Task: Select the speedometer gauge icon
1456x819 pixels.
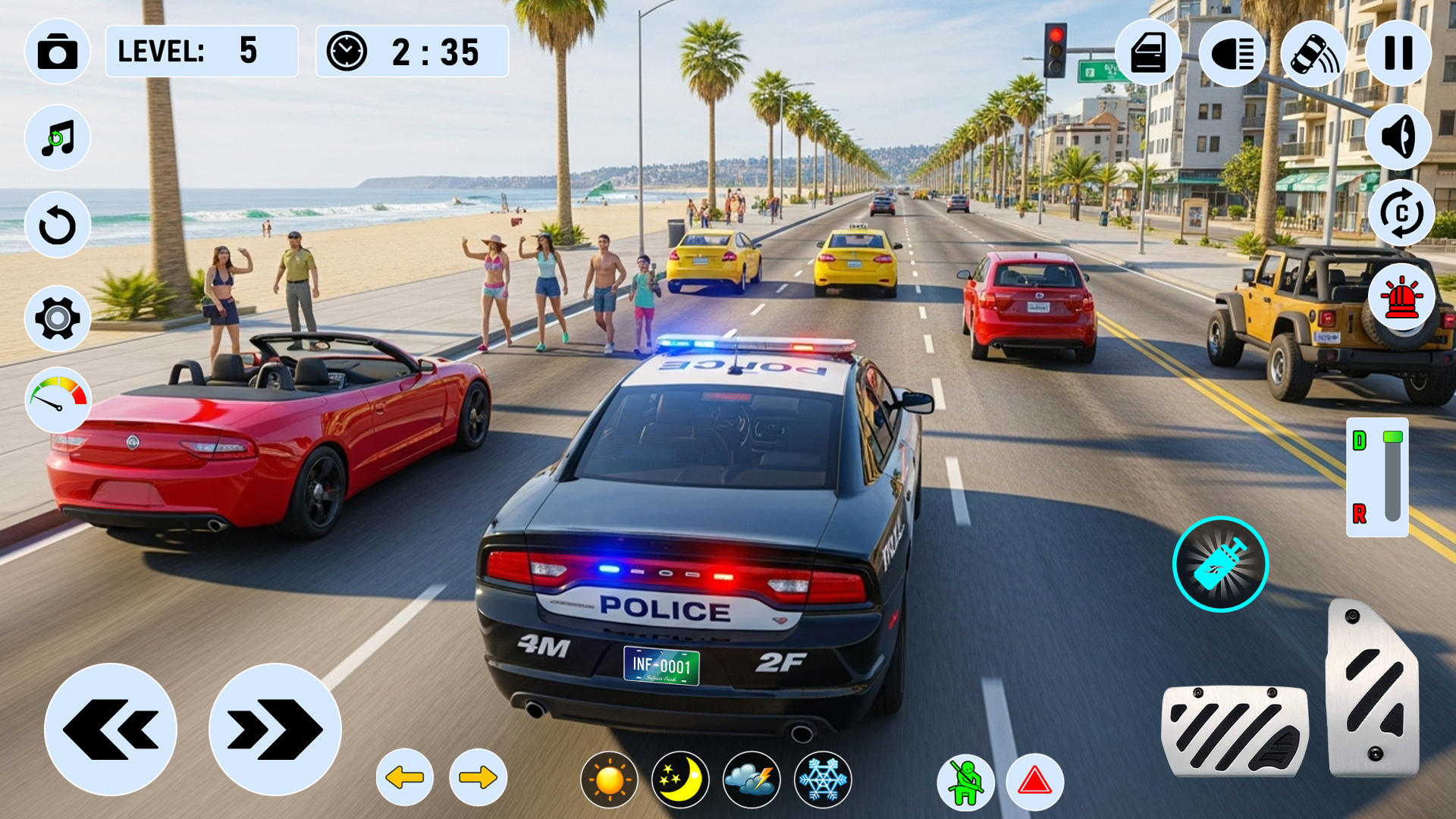Action: 58,399
